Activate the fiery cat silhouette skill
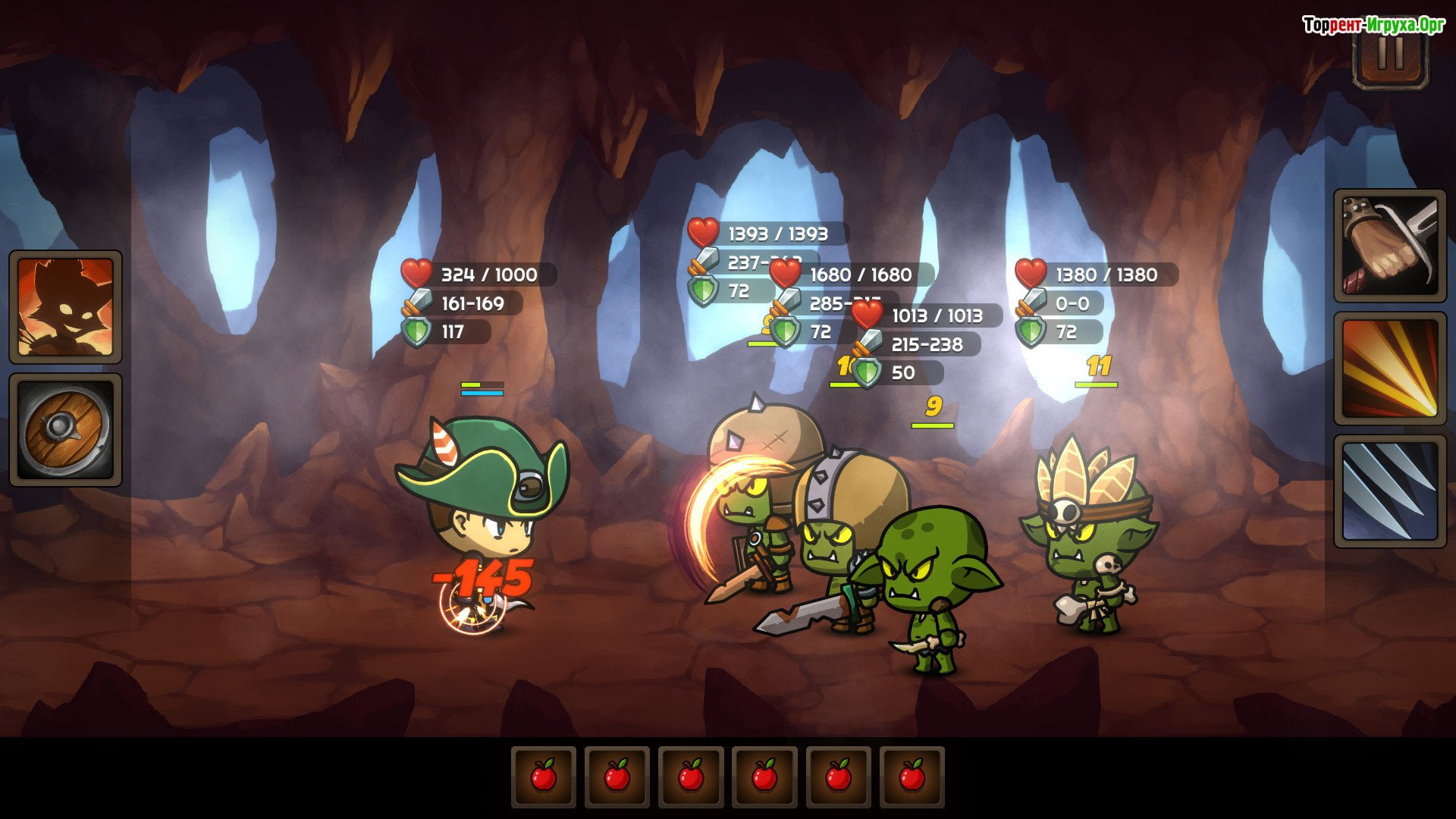The image size is (1456, 819). (65, 307)
